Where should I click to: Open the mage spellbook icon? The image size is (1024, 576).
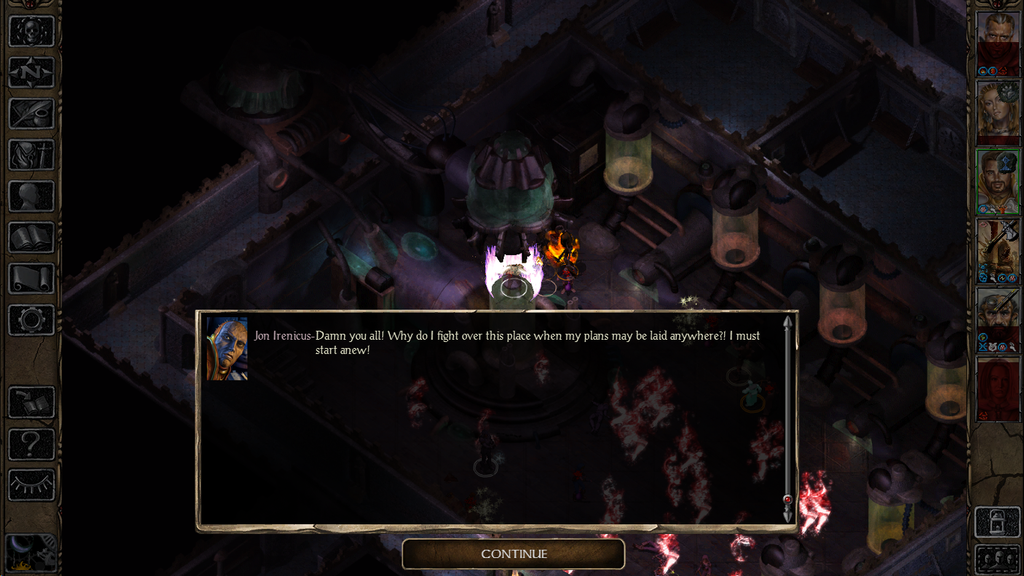pos(31,237)
